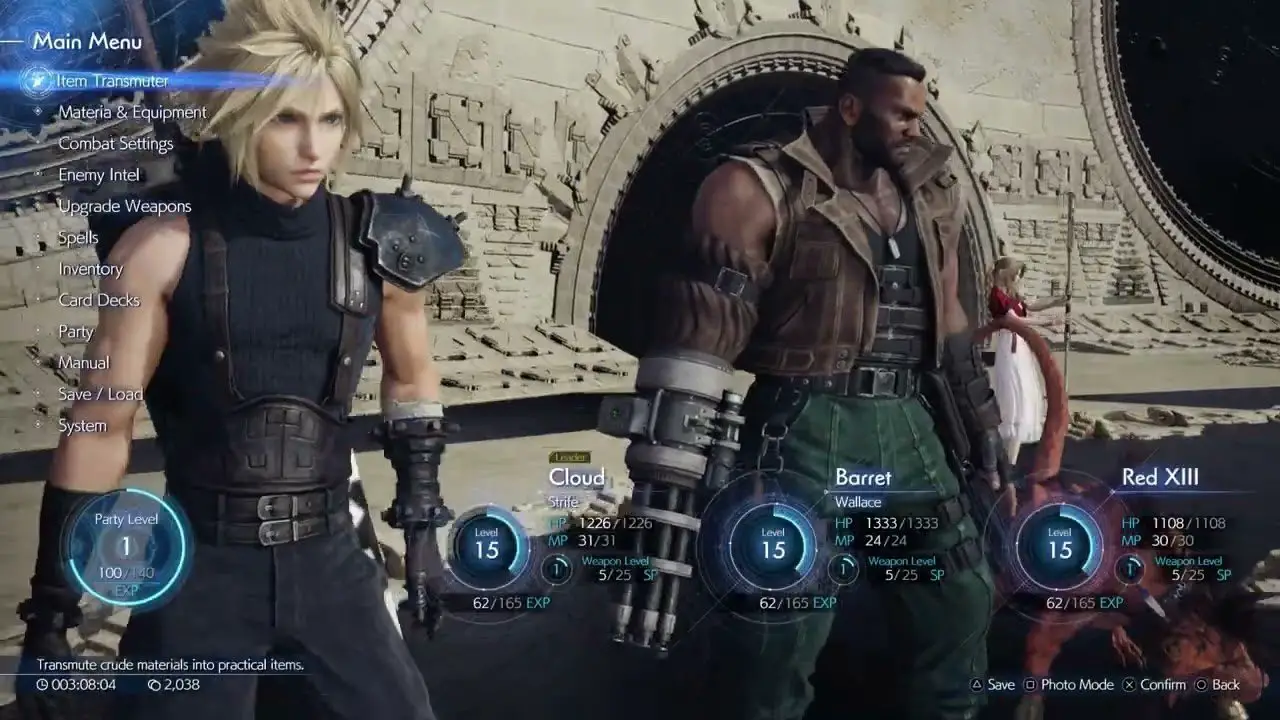This screenshot has width=1280, height=720.
Task: Open the Inventory
Action: pos(90,269)
